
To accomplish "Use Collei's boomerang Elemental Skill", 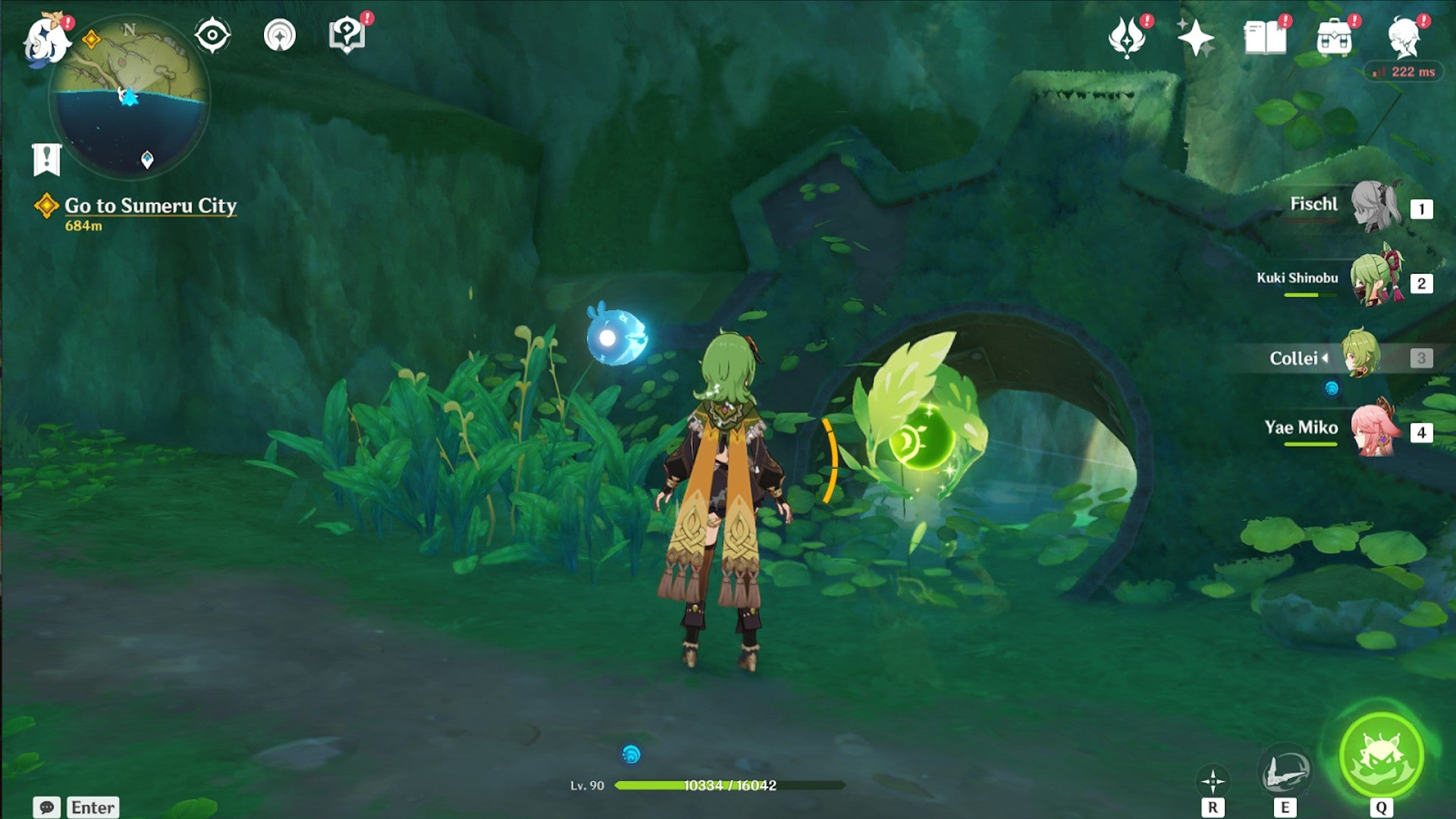I will click(x=1285, y=772).
